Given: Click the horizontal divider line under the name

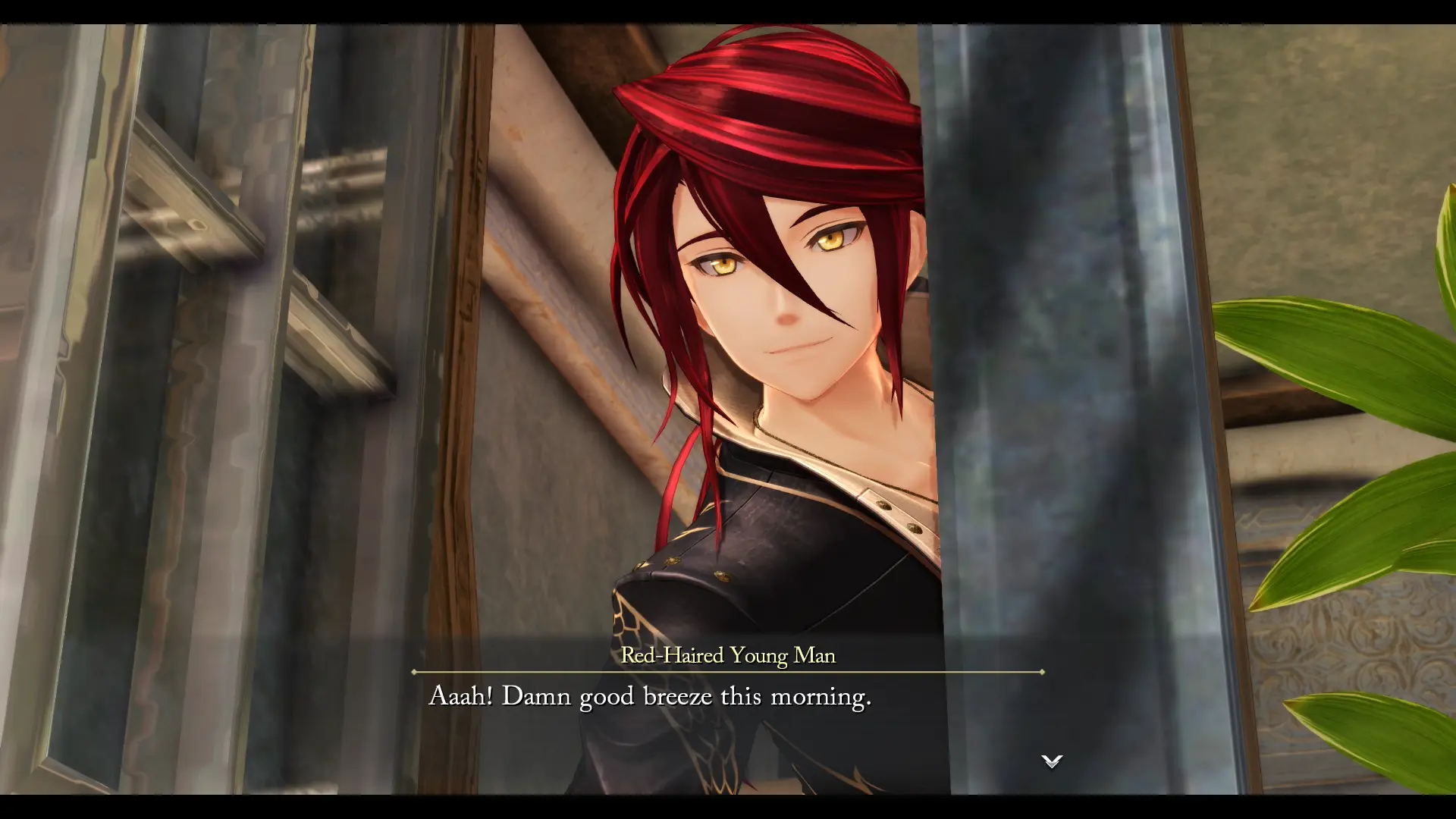Looking at the screenshot, I should (x=726, y=671).
